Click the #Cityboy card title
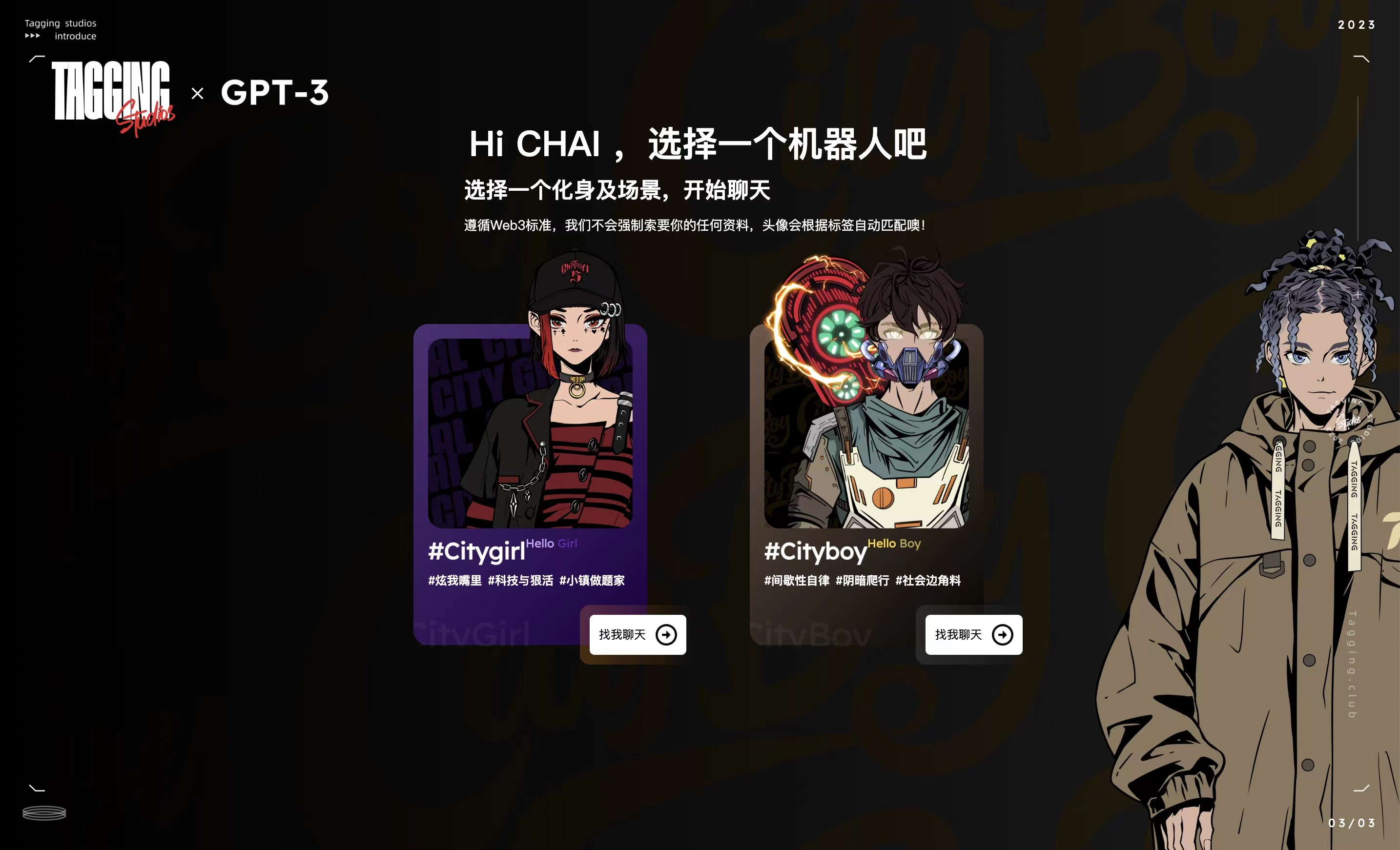1400x850 pixels. click(815, 552)
